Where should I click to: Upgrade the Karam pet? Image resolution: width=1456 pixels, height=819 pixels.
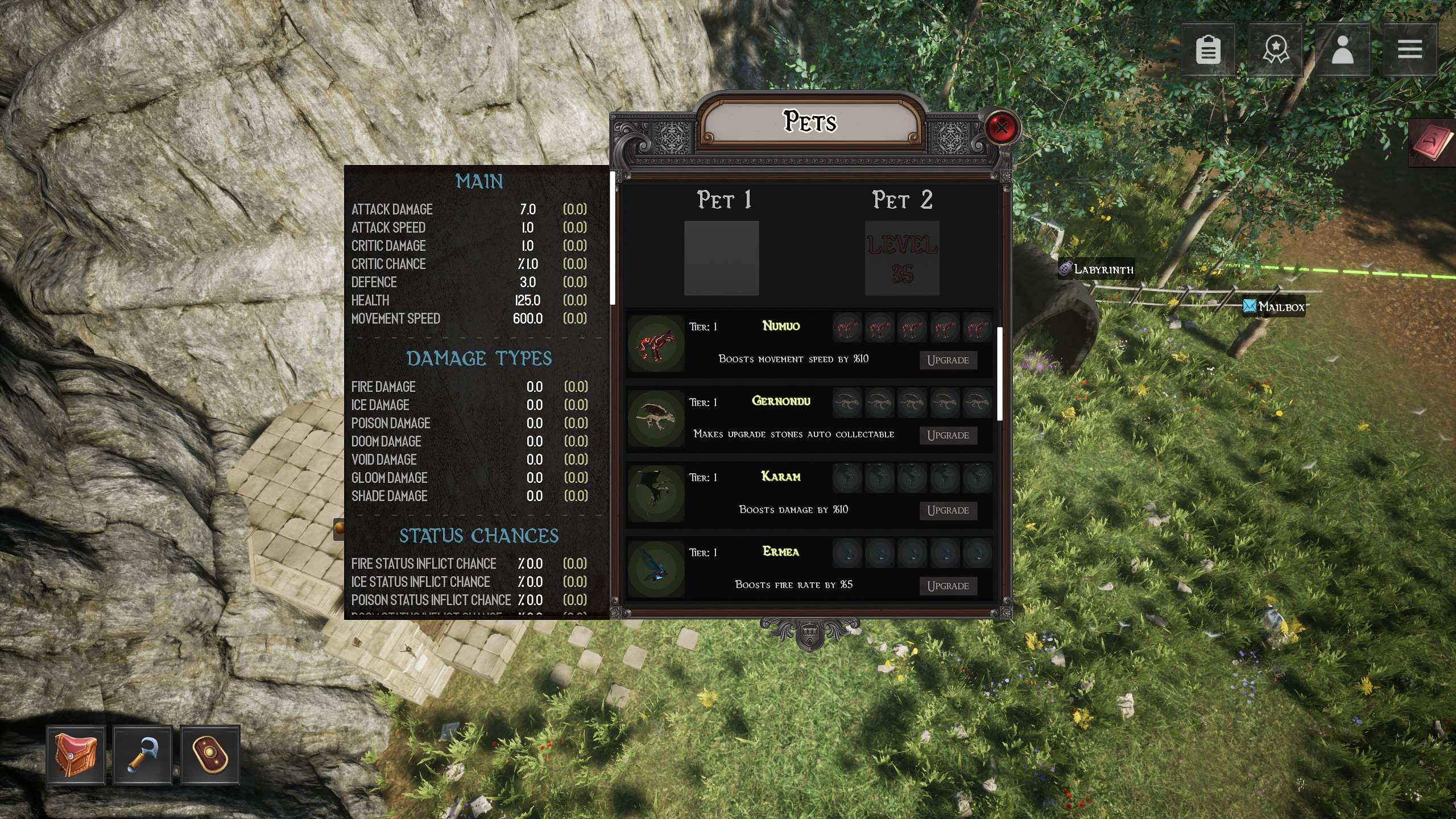pos(949,510)
